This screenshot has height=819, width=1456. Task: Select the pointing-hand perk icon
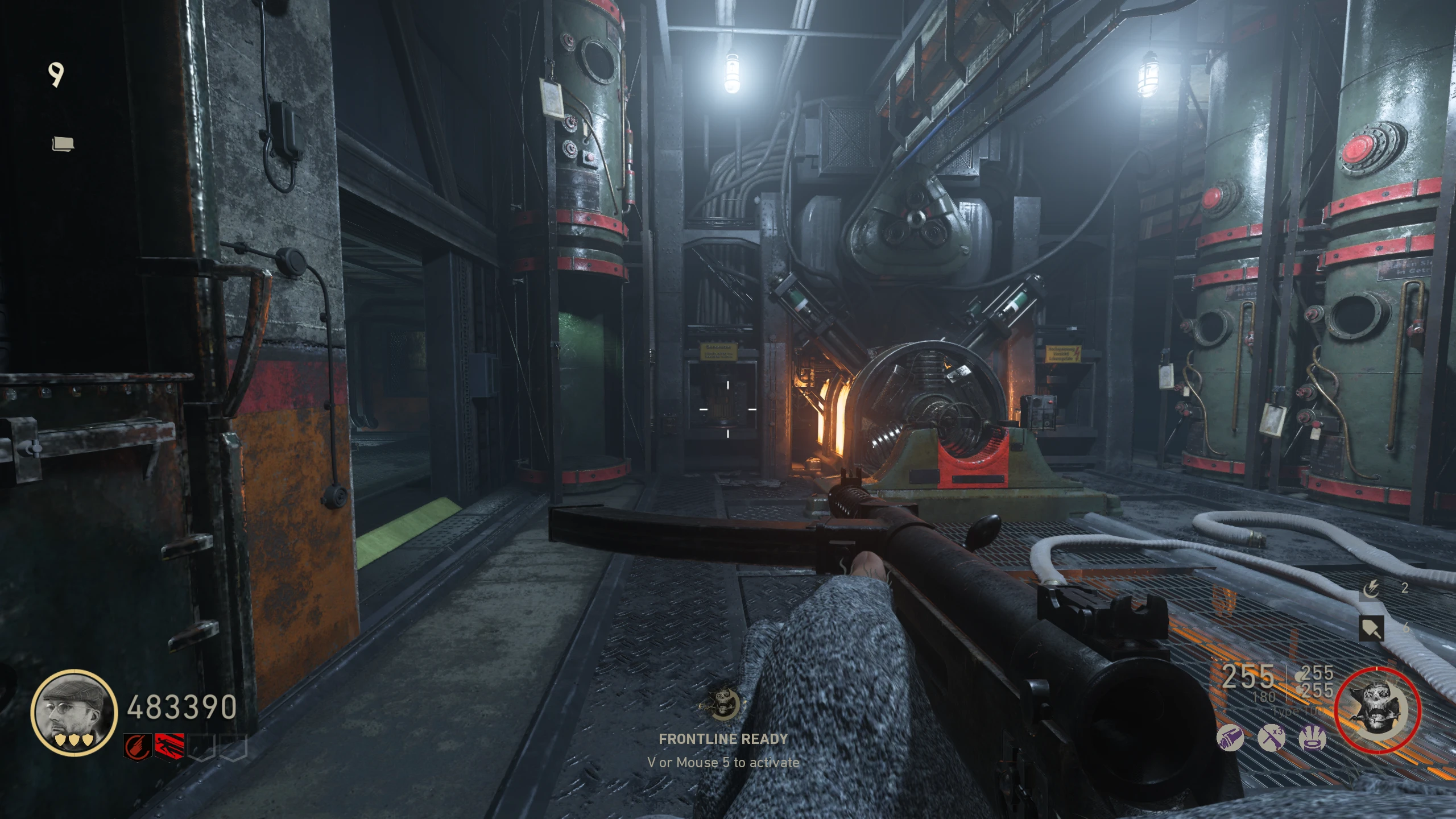[136, 747]
